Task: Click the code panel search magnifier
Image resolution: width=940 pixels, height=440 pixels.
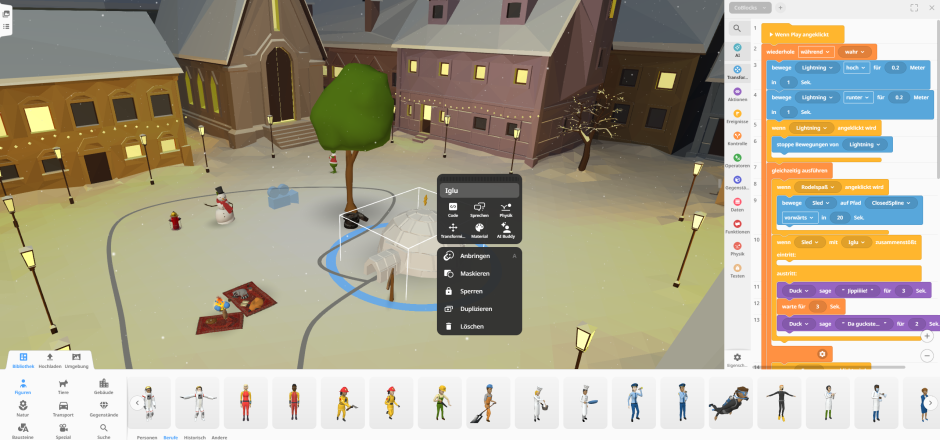Action: coord(737,29)
